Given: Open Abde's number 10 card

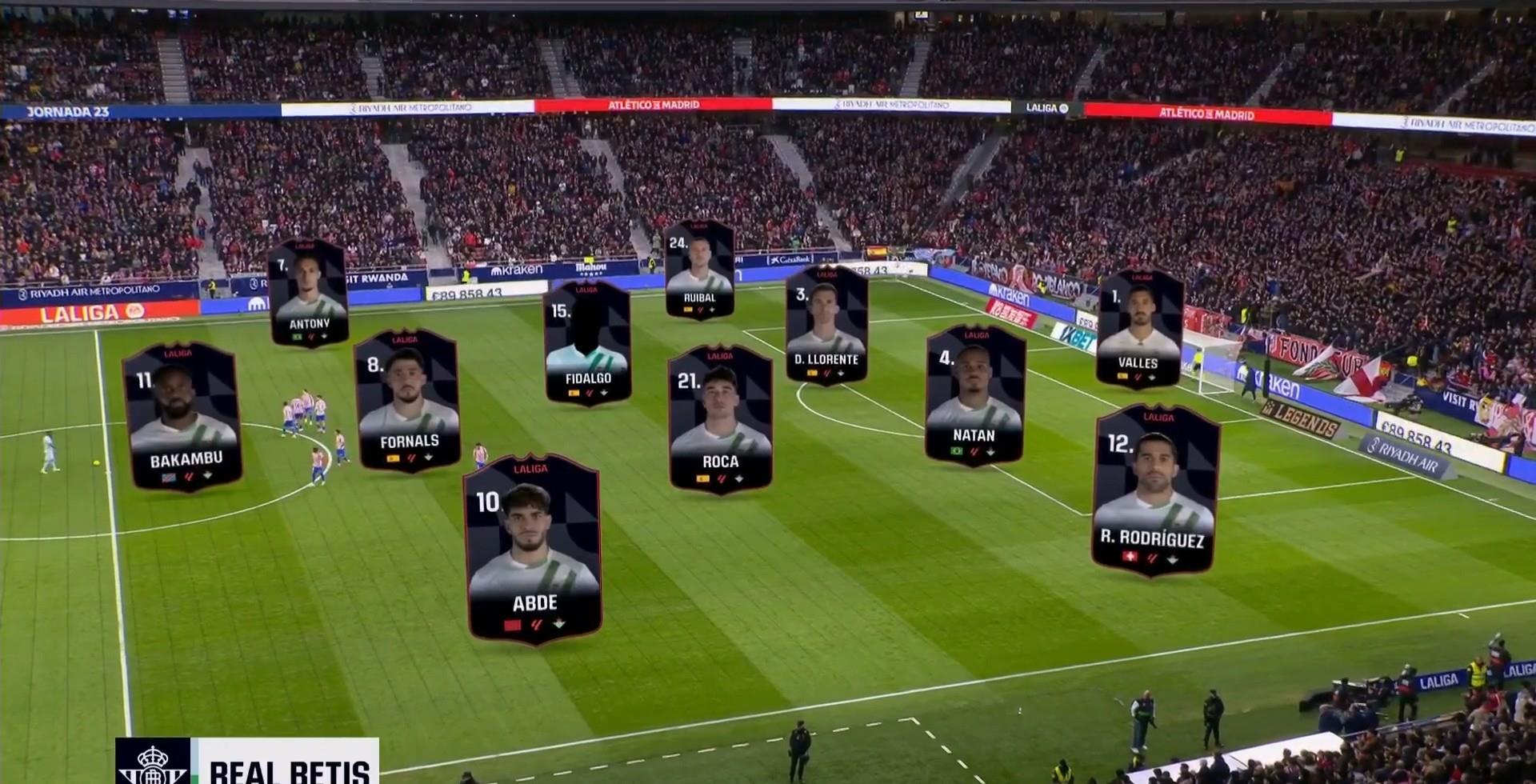Looking at the screenshot, I should (534, 549).
